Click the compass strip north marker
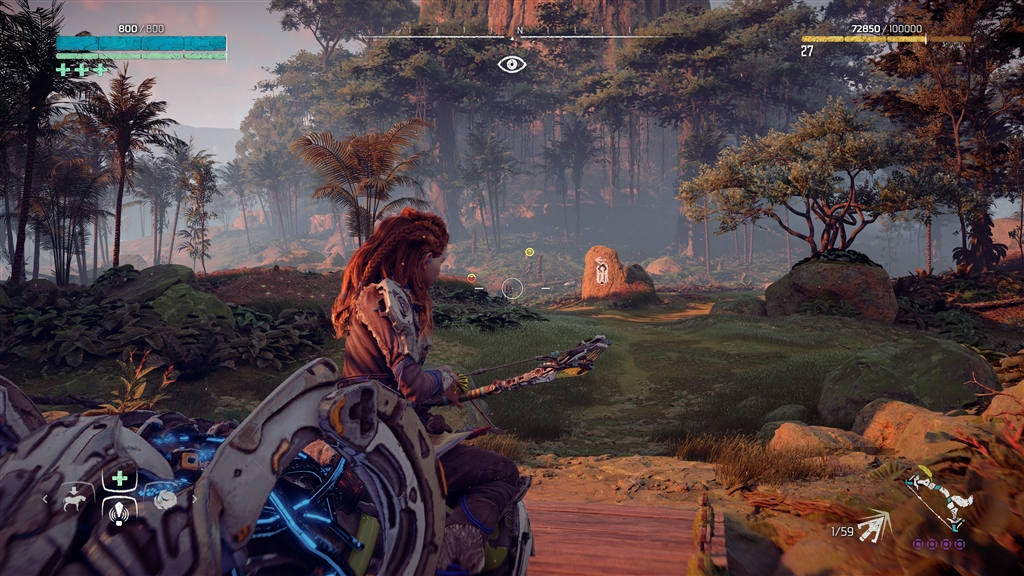 tap(518, 32)
